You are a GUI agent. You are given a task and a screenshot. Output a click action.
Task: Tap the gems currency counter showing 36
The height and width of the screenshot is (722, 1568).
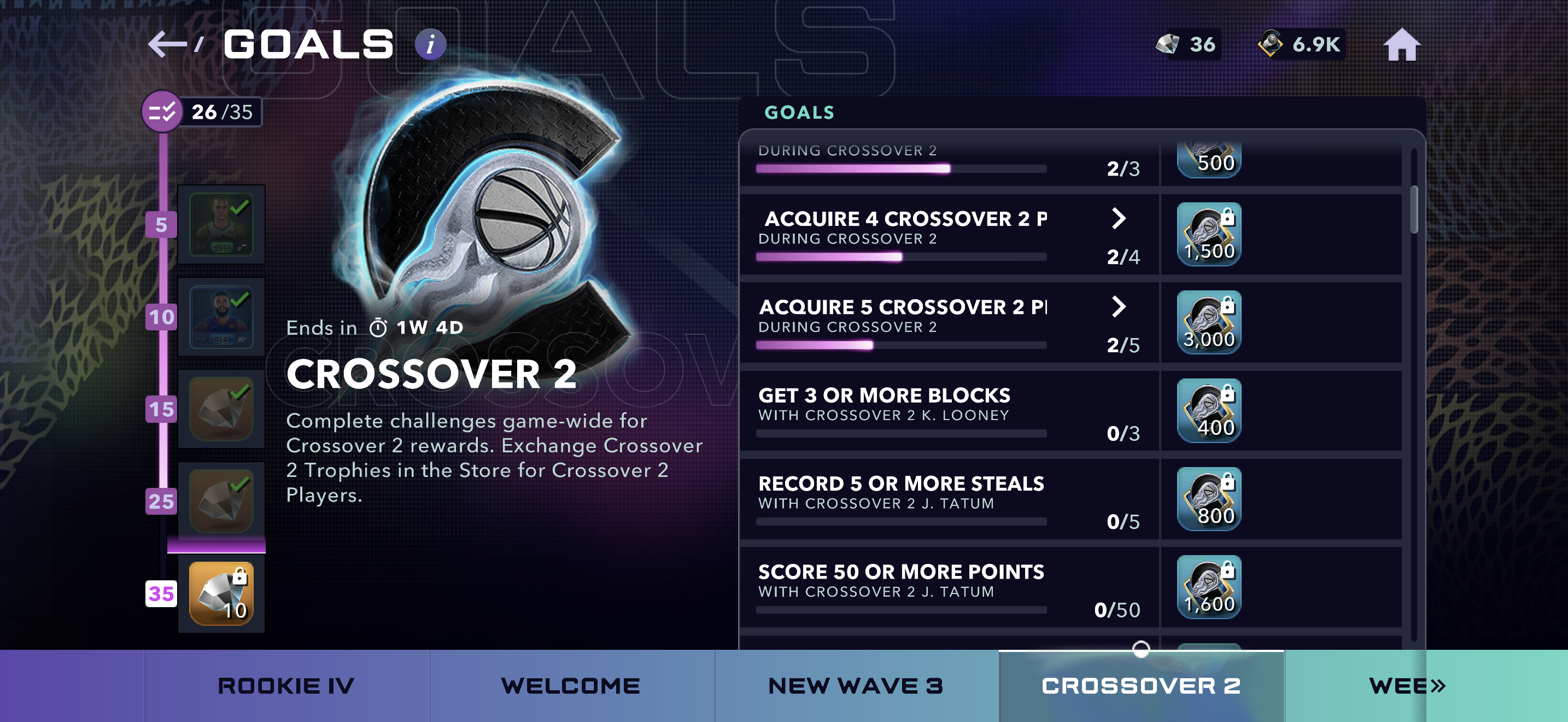tap(1186, 44)
